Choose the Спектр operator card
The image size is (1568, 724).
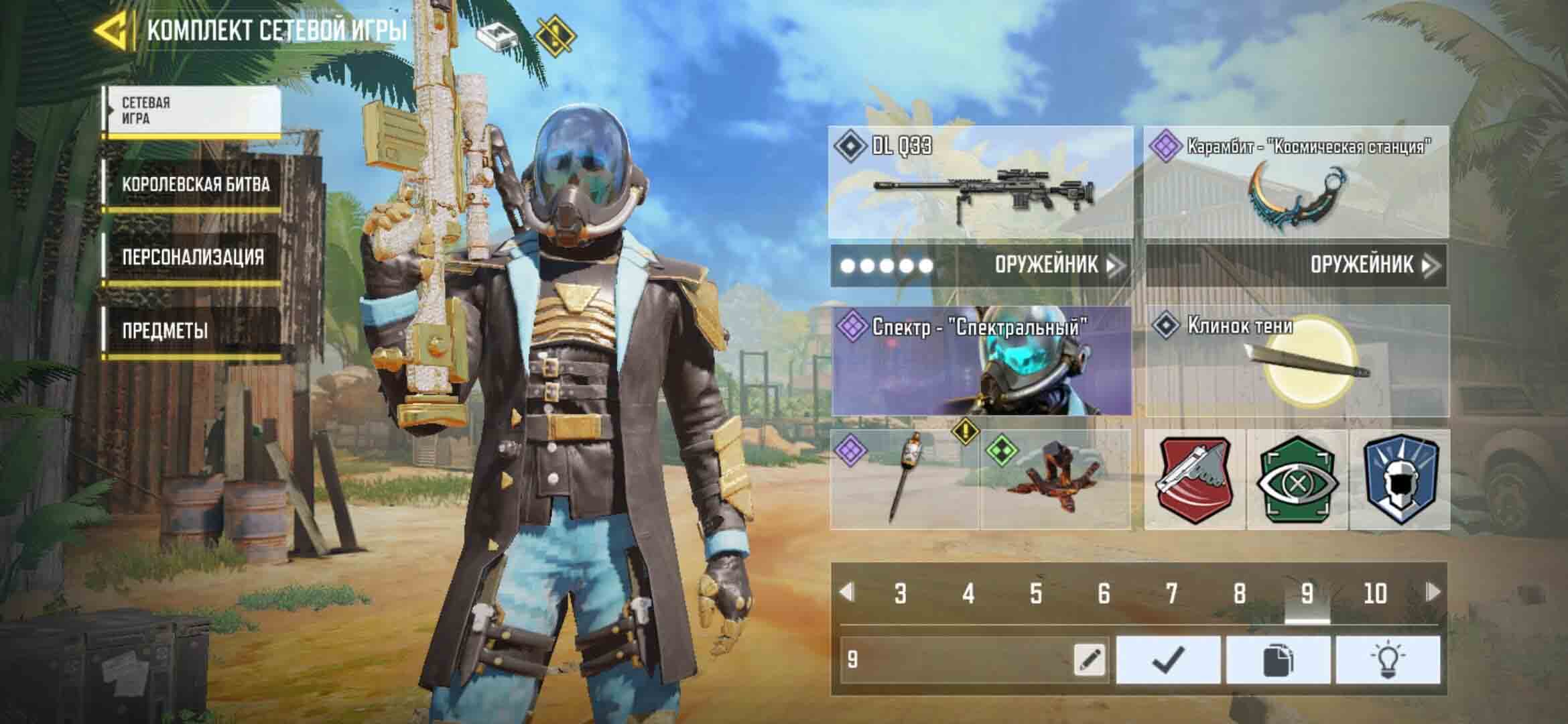(981, 362)
